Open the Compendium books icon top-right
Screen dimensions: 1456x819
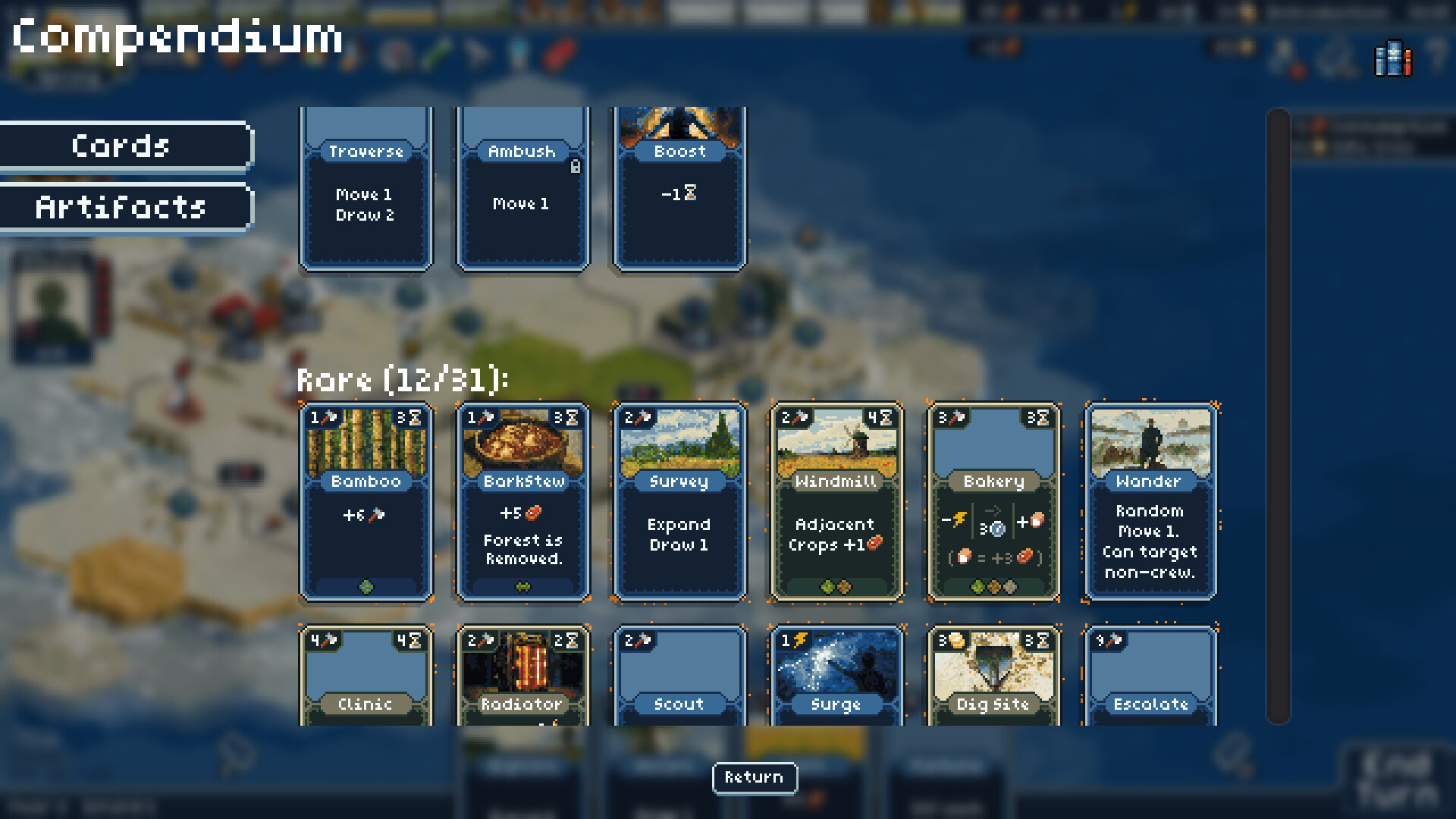pos(1392,58)
